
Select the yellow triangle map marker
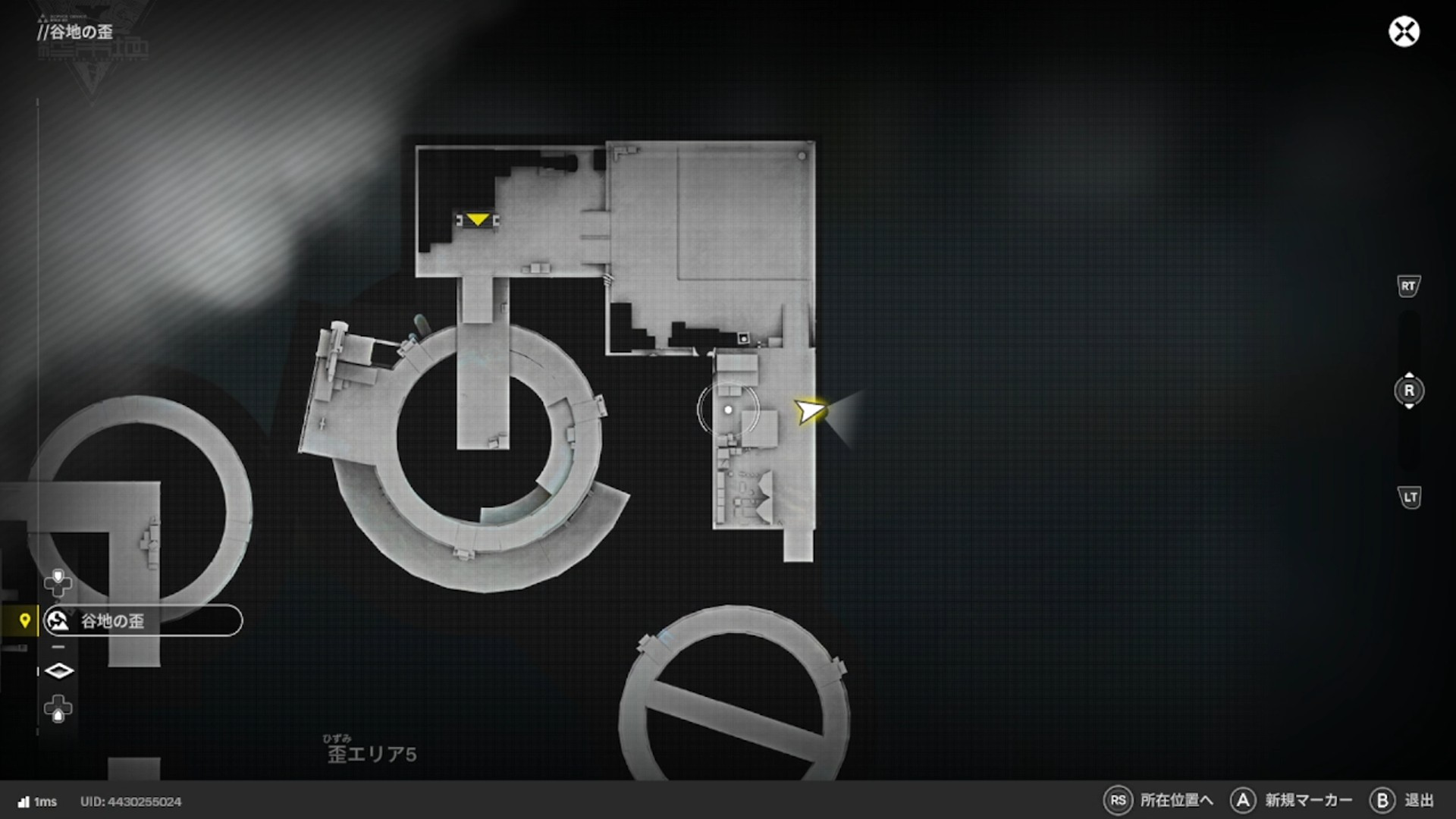point(477,220)
